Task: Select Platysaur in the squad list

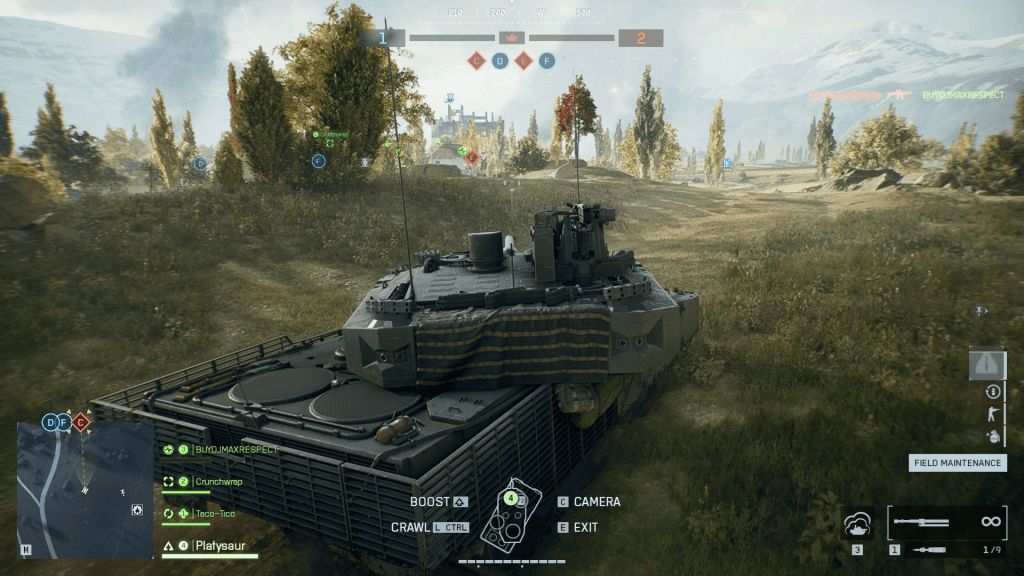Action: (219, 547)
